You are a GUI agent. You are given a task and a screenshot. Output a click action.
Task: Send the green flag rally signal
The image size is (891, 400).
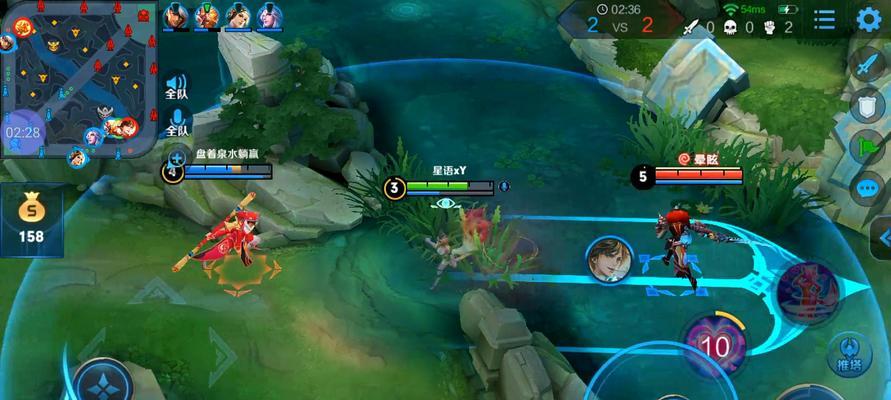(866, 147)
